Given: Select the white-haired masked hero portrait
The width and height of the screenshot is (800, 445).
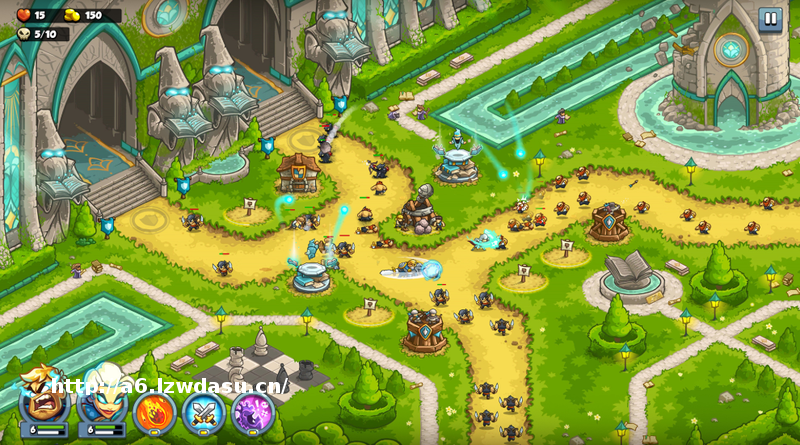Looking at the screenshot, I should click(101, 405).
